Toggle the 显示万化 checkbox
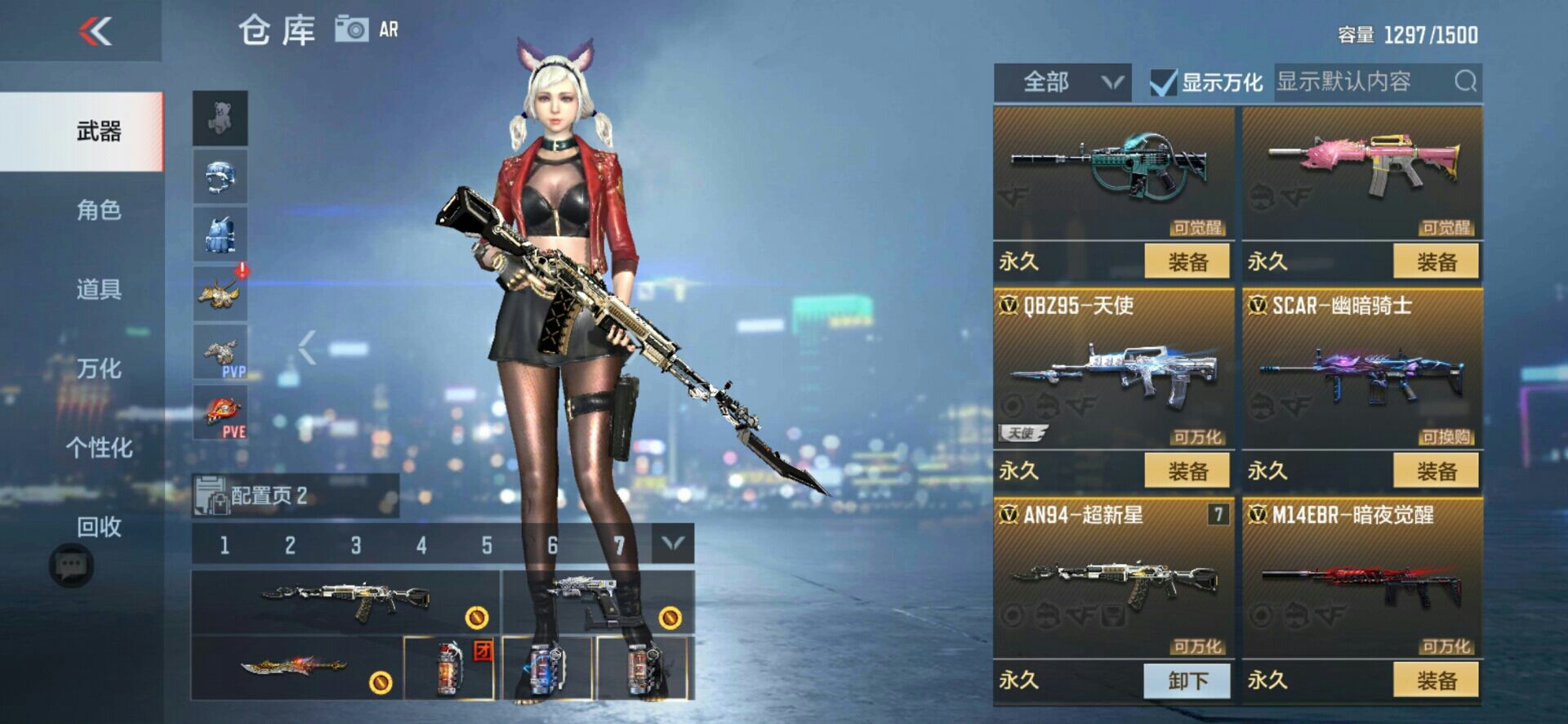This screenshot has width=1568, height=724. (1163, 83)
